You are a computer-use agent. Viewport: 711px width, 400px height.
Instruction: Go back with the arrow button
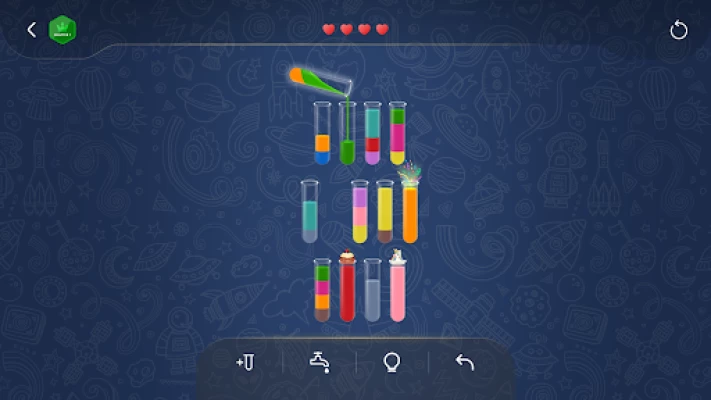[x=31, y=30]
